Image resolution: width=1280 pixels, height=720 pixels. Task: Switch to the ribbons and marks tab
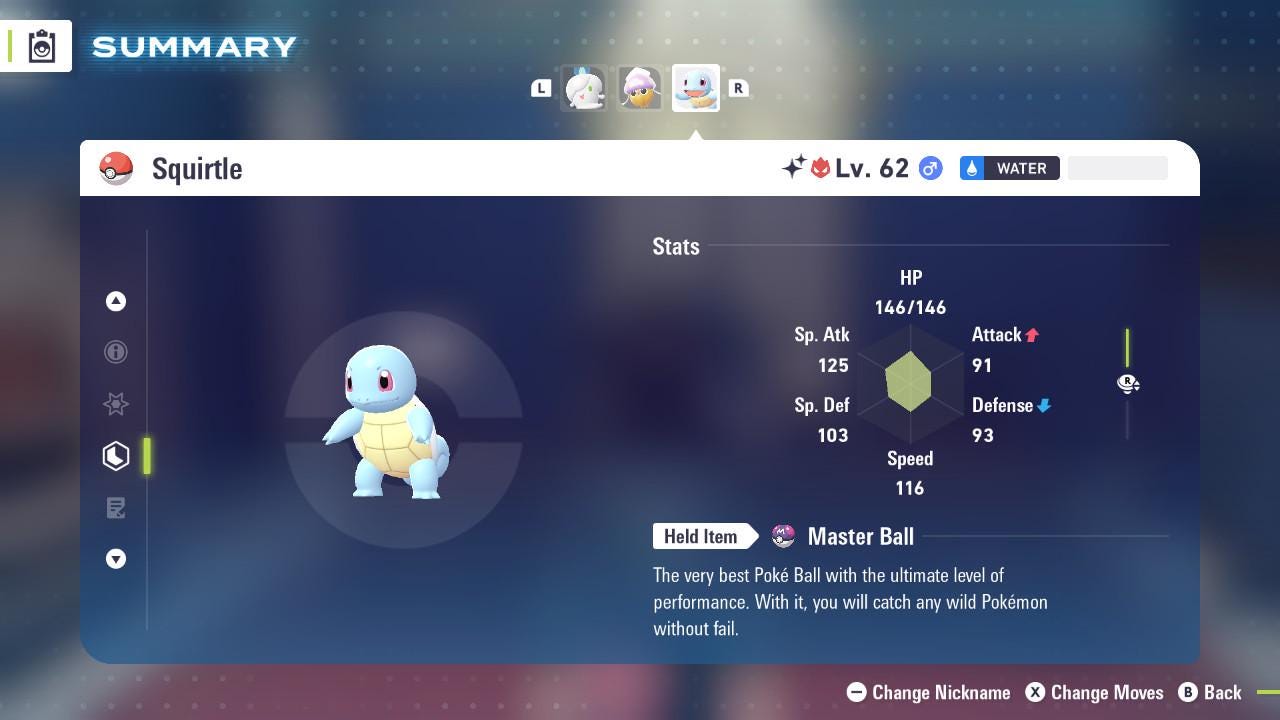(x=116, y=404)
